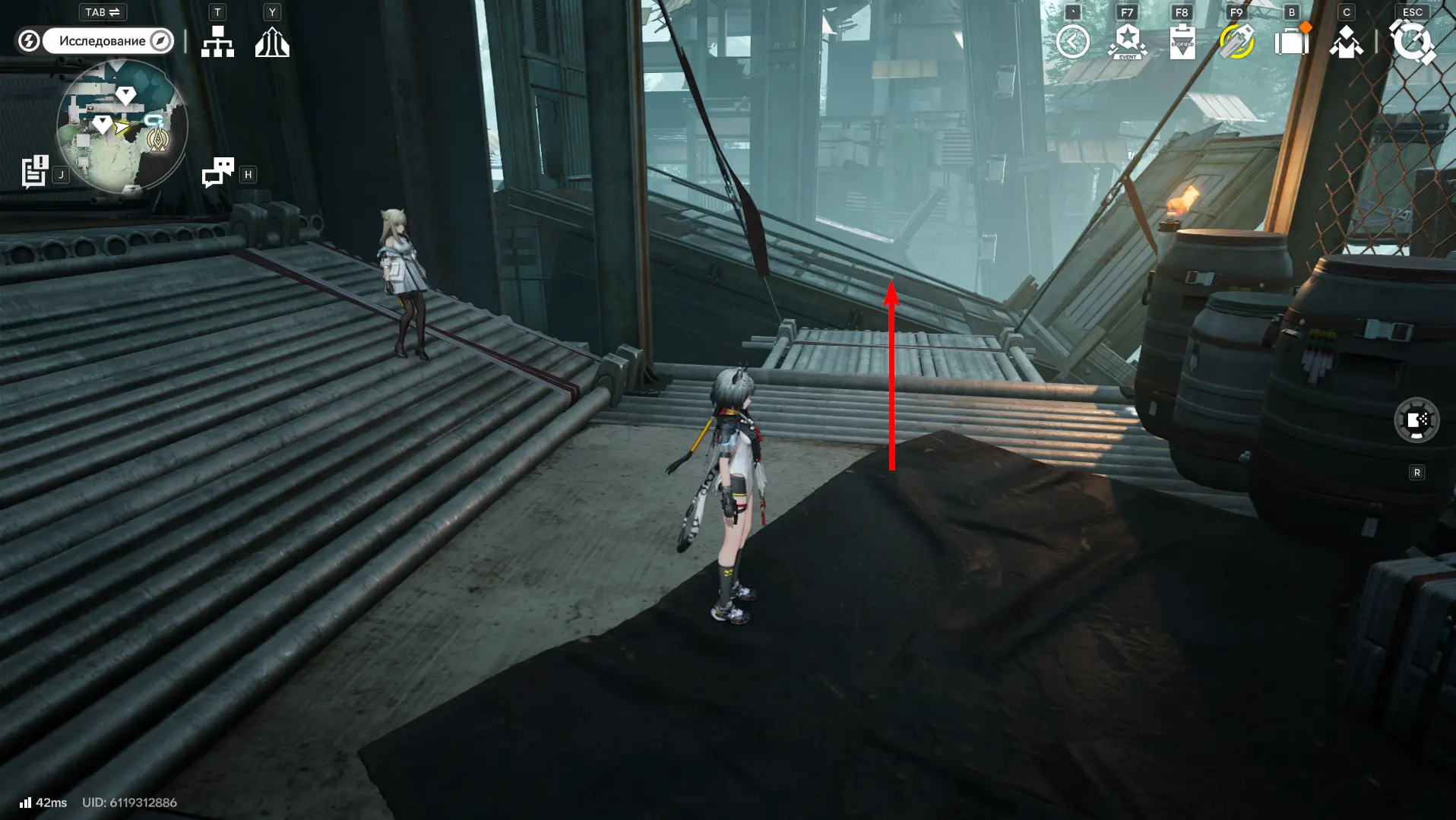Switch mode with the lightning bolt toggle

click(29, 41)
